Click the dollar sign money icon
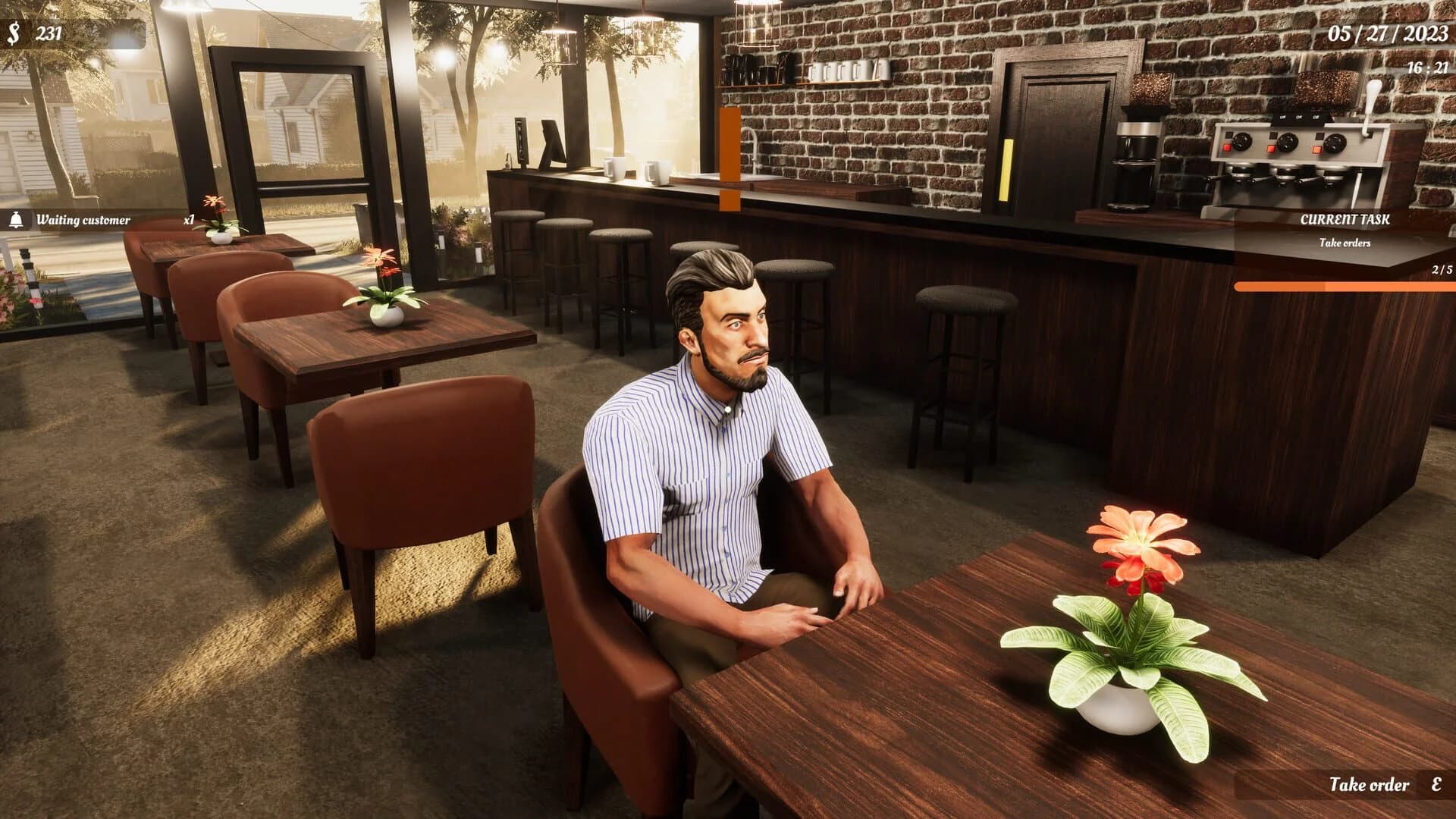Viewport: 1456px width, 819px height. tap(15, 32)
